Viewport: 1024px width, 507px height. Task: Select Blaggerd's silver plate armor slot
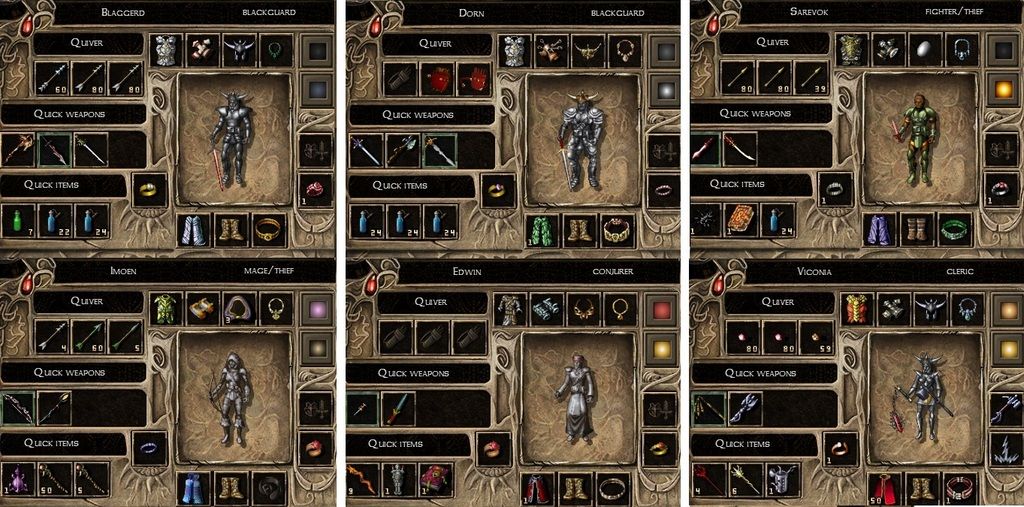pos(166,50)
